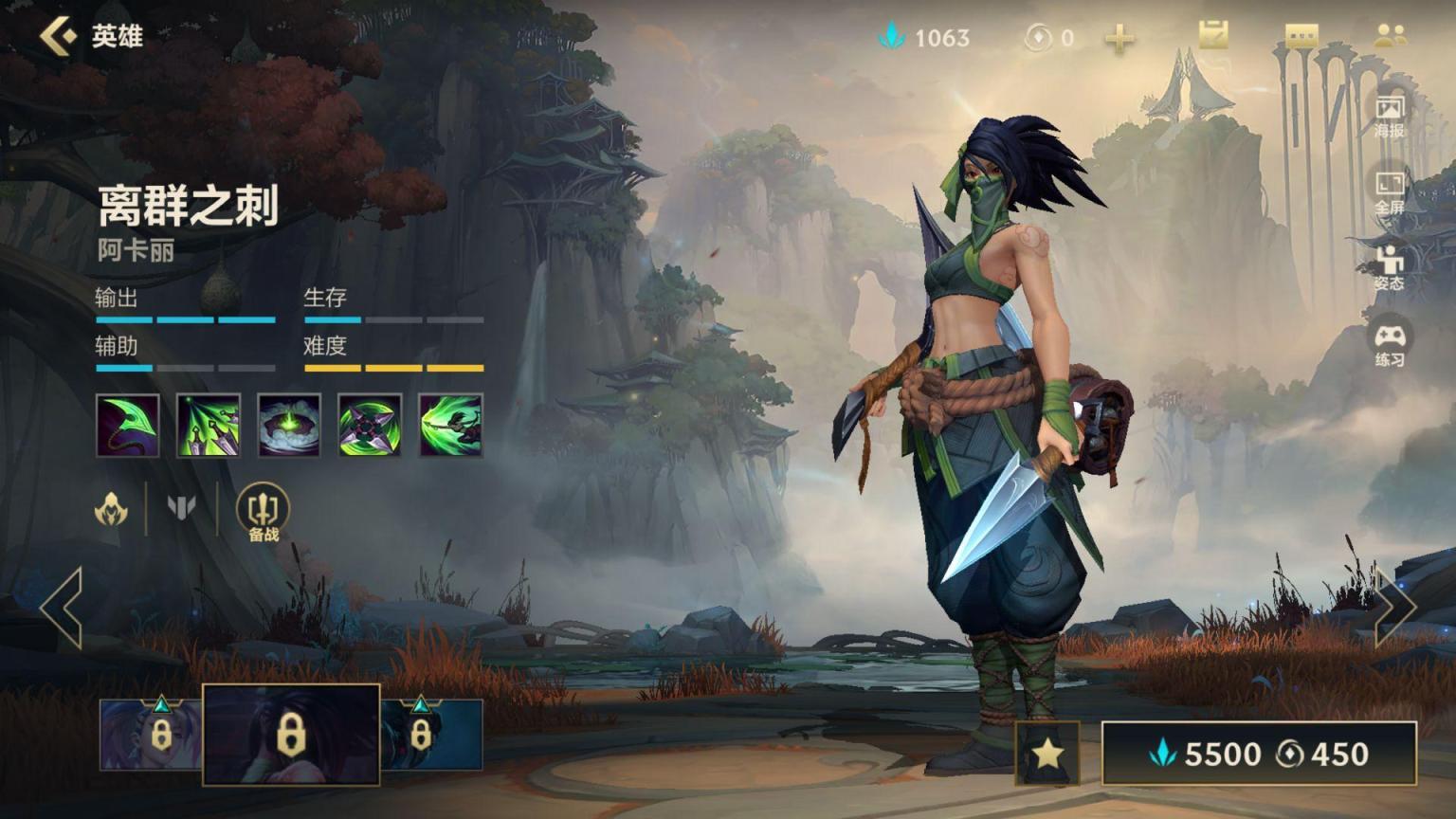View the next champion with right arrow
Screen dimensions: 1456x819
pos(1395,608)
